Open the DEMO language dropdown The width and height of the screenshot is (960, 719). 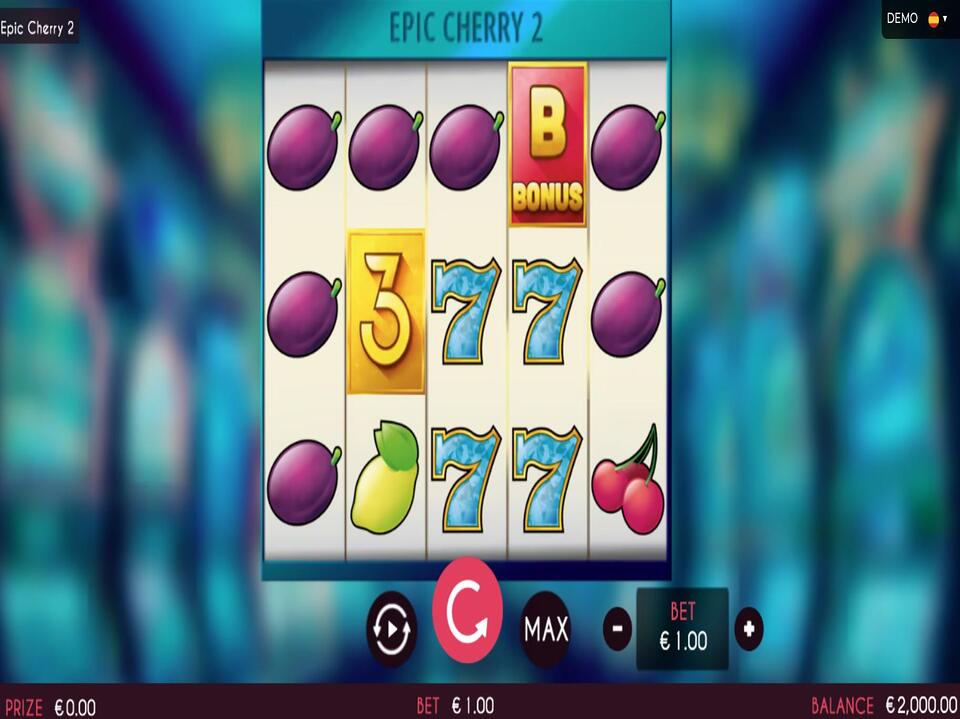click(x=937, y=19)
